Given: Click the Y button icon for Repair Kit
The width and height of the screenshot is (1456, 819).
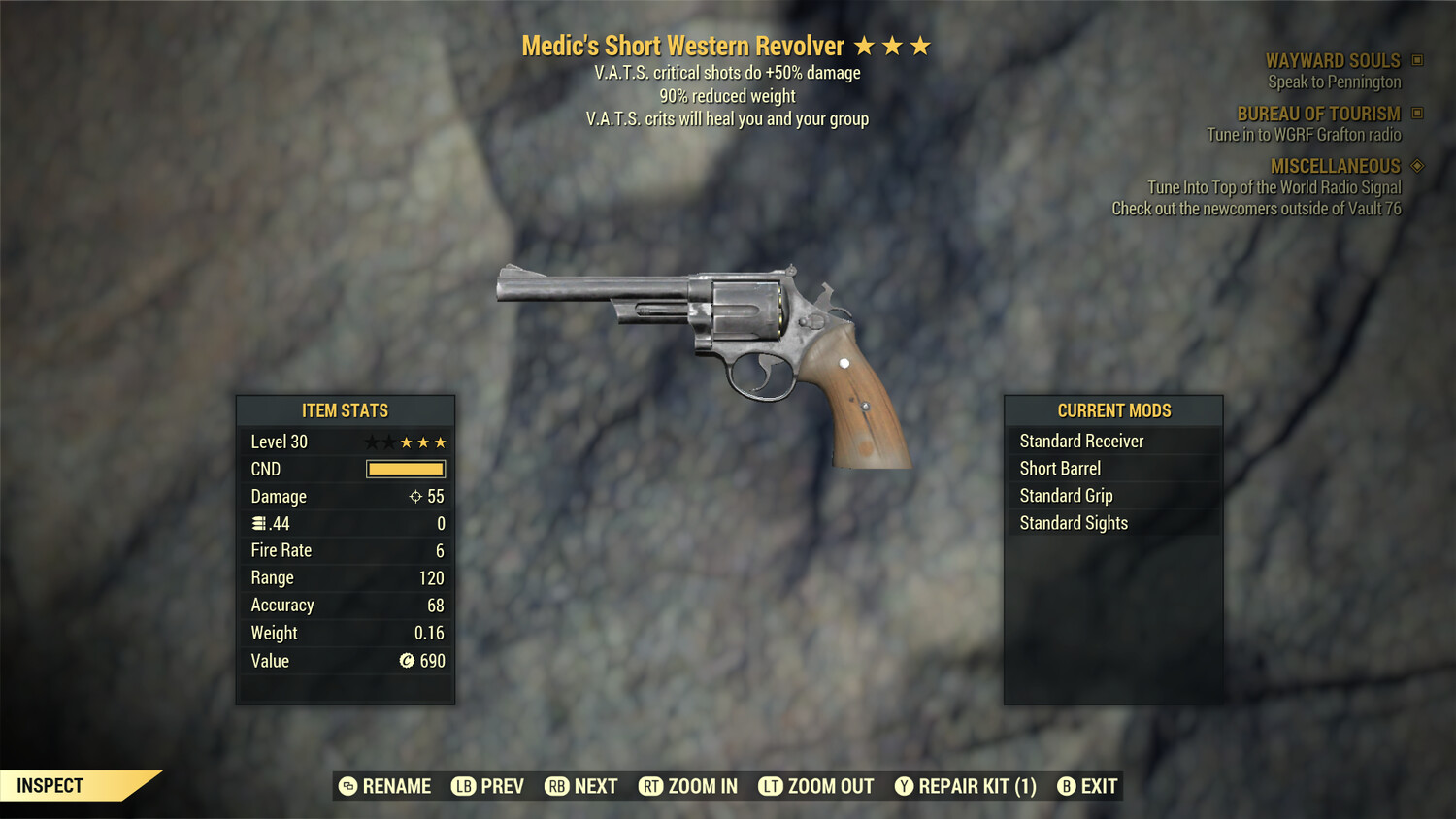Looking at the screenshot, I should (x=904, y=786).
